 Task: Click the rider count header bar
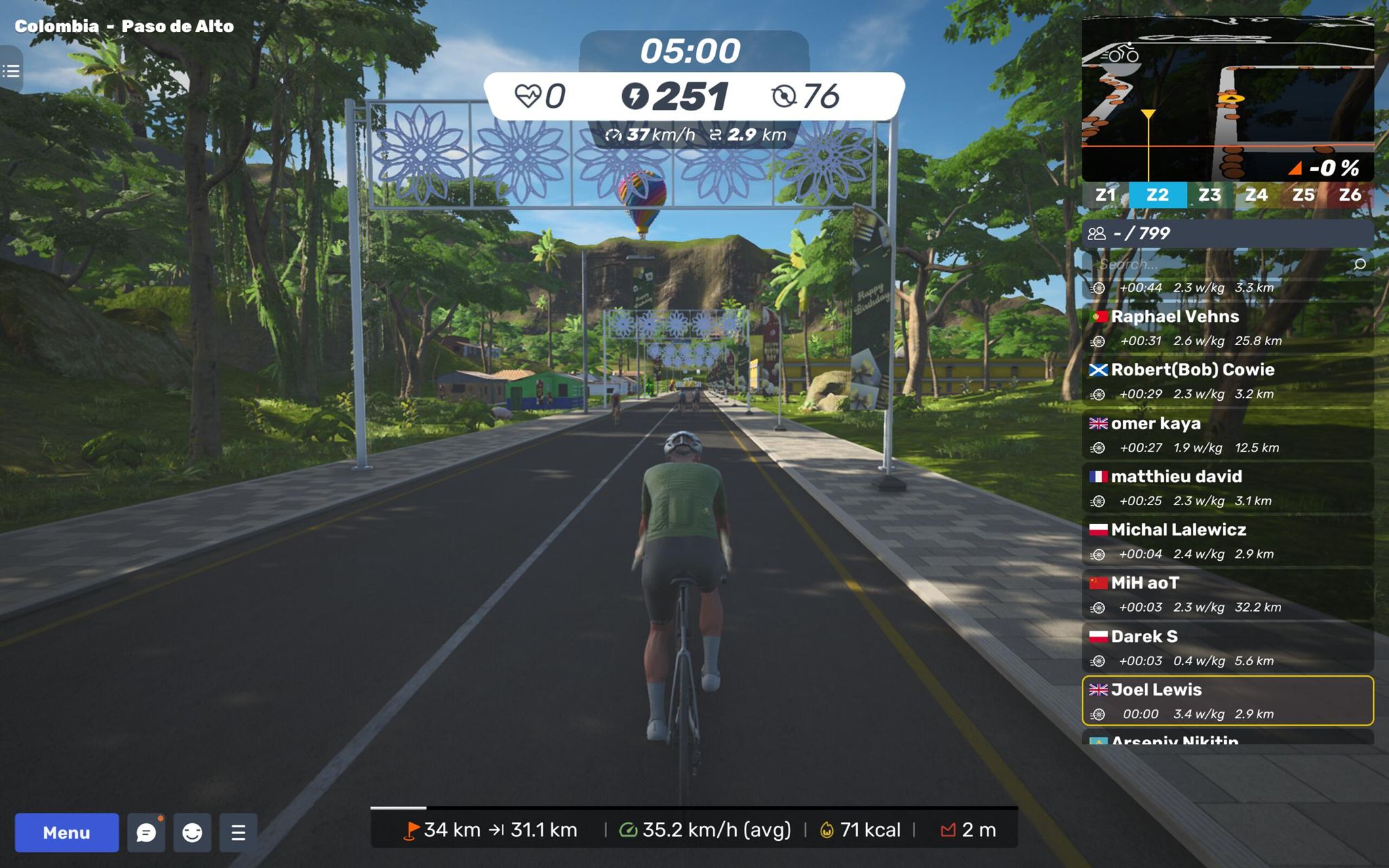(x=1227, y=233)
